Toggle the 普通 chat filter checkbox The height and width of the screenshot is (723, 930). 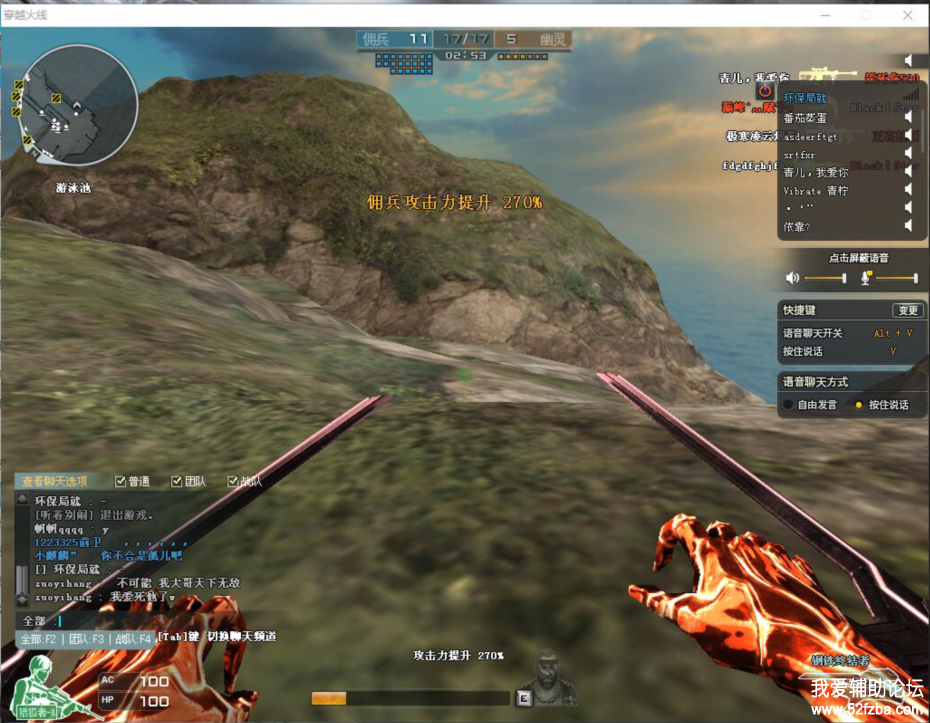(121, 481)
